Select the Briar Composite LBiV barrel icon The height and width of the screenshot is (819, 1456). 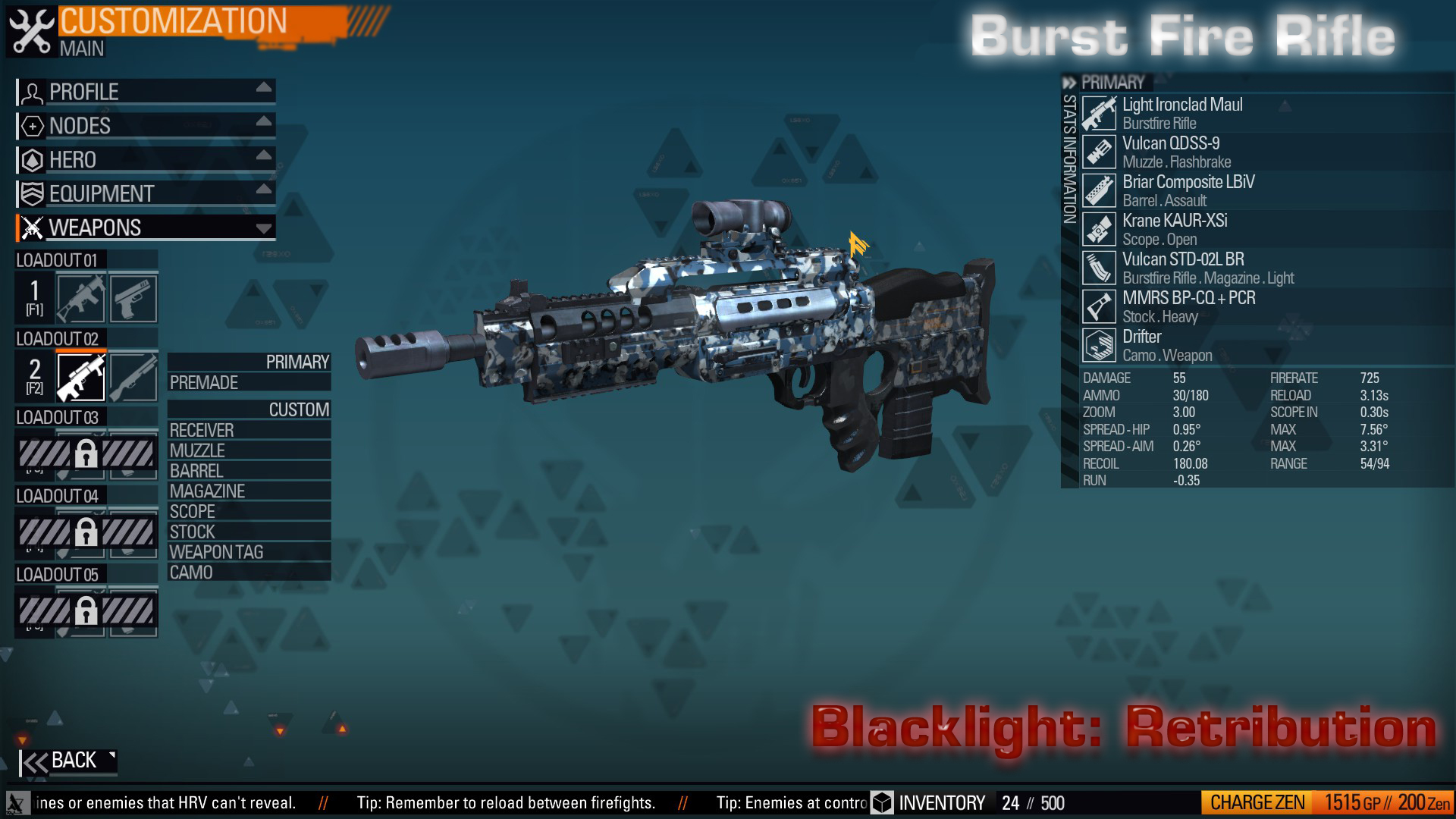(x=1099, y=190)
